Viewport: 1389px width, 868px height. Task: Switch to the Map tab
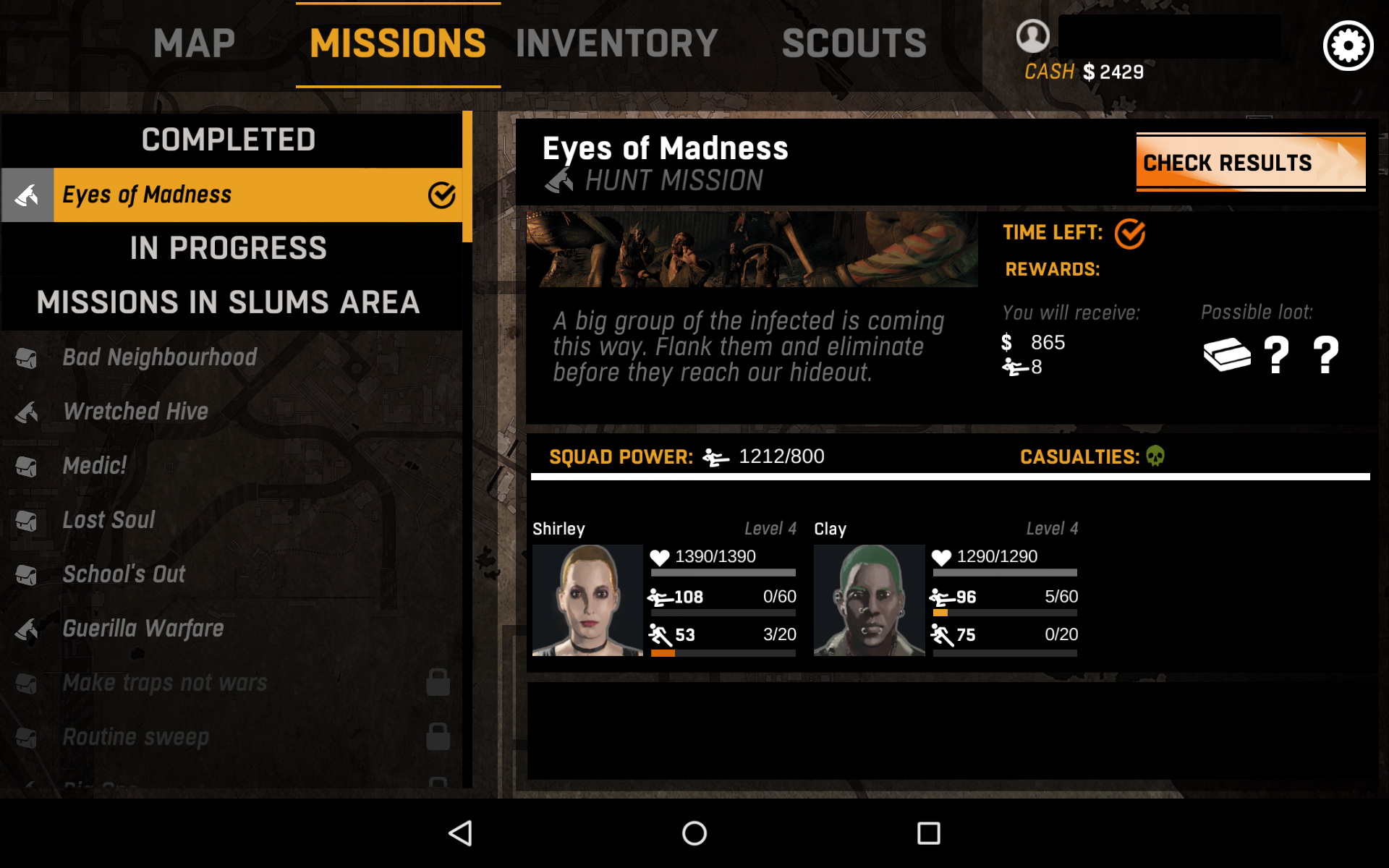point(194,43)
